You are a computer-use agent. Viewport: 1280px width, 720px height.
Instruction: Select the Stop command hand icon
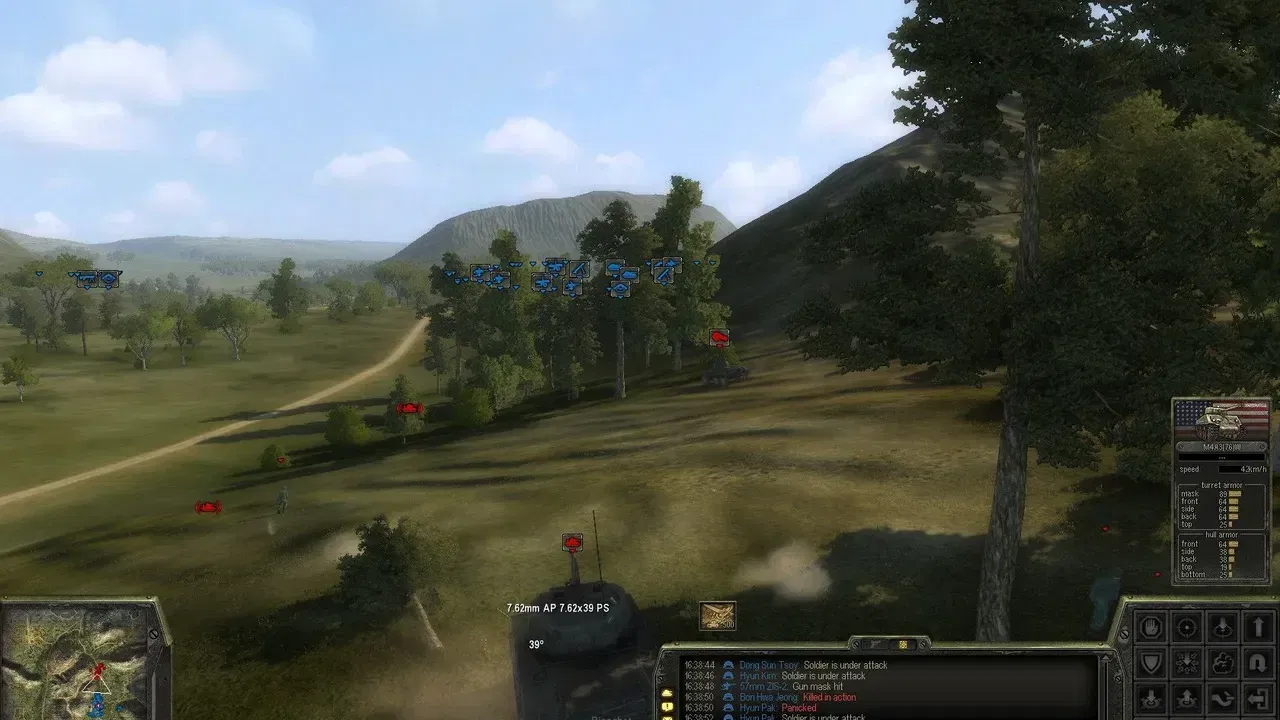click(1150, 625)
